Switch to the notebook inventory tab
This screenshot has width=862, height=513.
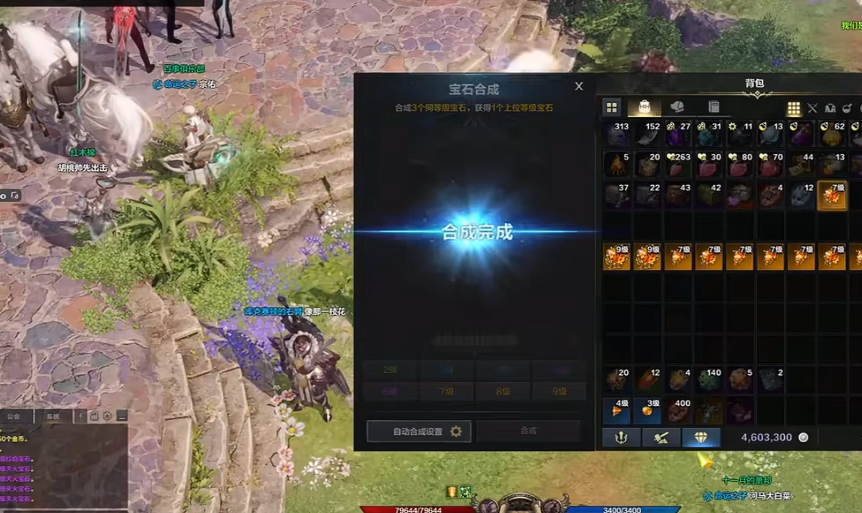click(x=714, y=107)
